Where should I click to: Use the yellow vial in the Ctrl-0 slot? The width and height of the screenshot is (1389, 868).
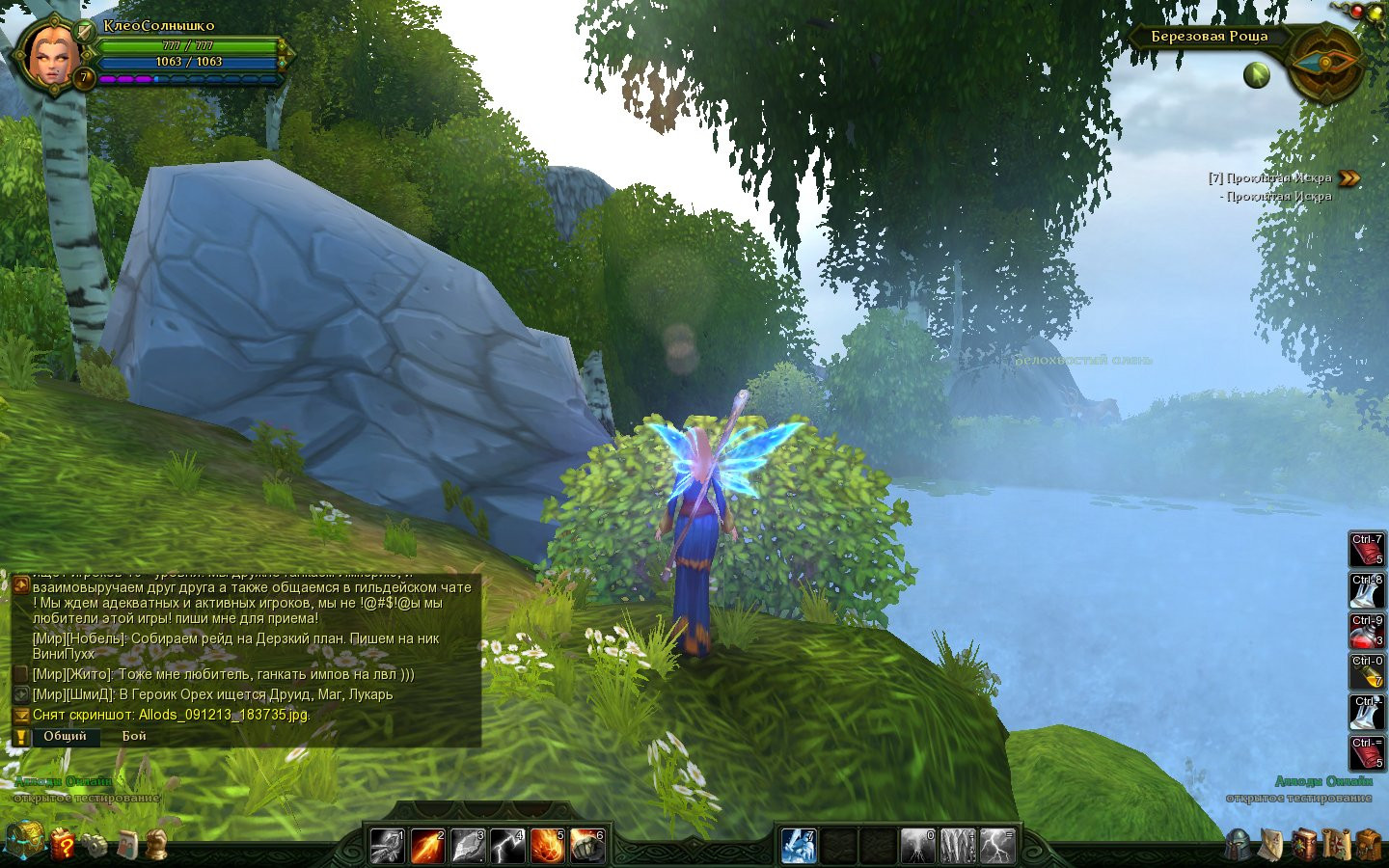click(x=1366, y=672)
